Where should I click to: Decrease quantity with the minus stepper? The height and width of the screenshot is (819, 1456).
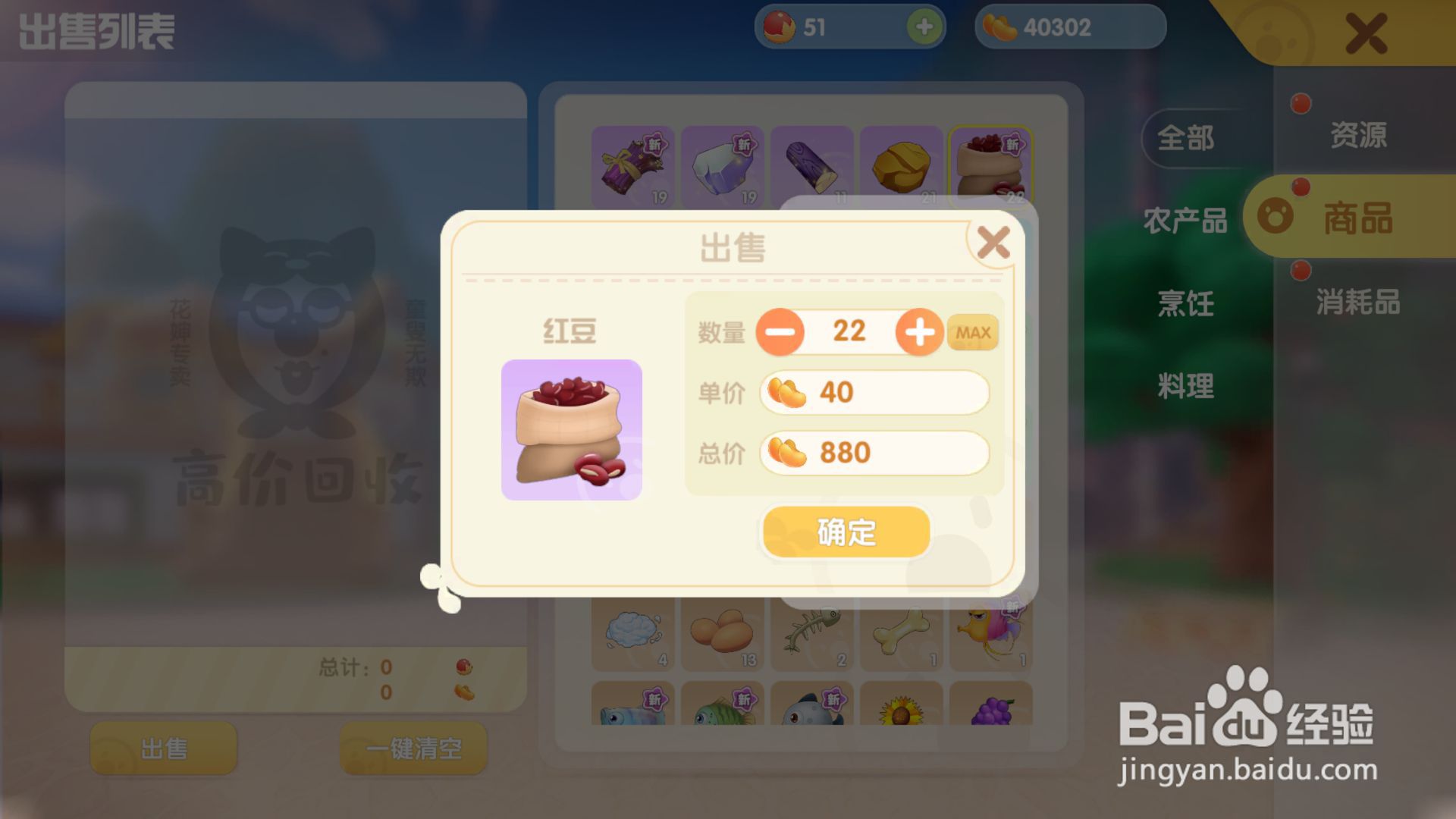pos(780,331)
